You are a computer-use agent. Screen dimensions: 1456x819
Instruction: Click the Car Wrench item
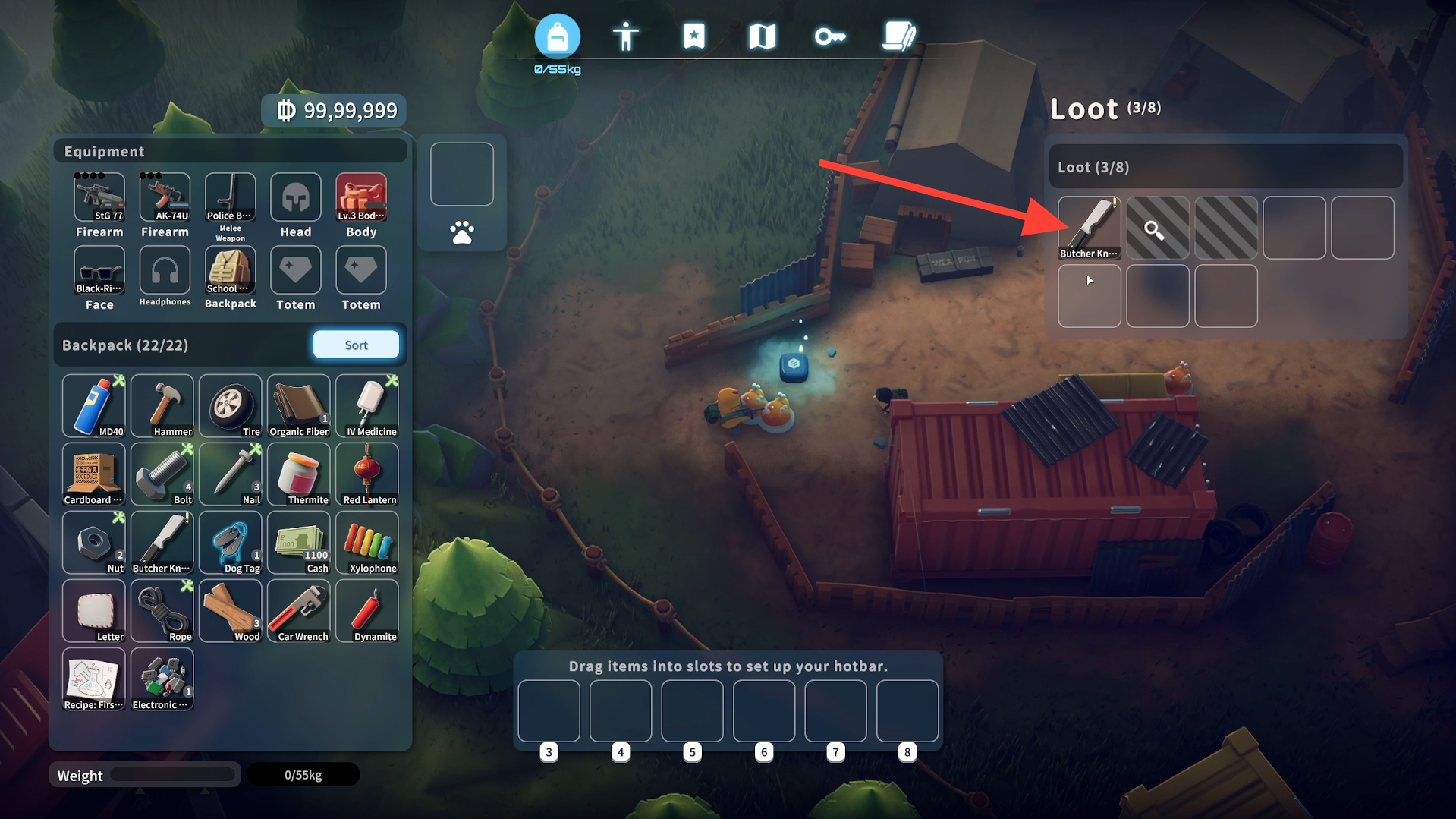(x=299, y=611)
